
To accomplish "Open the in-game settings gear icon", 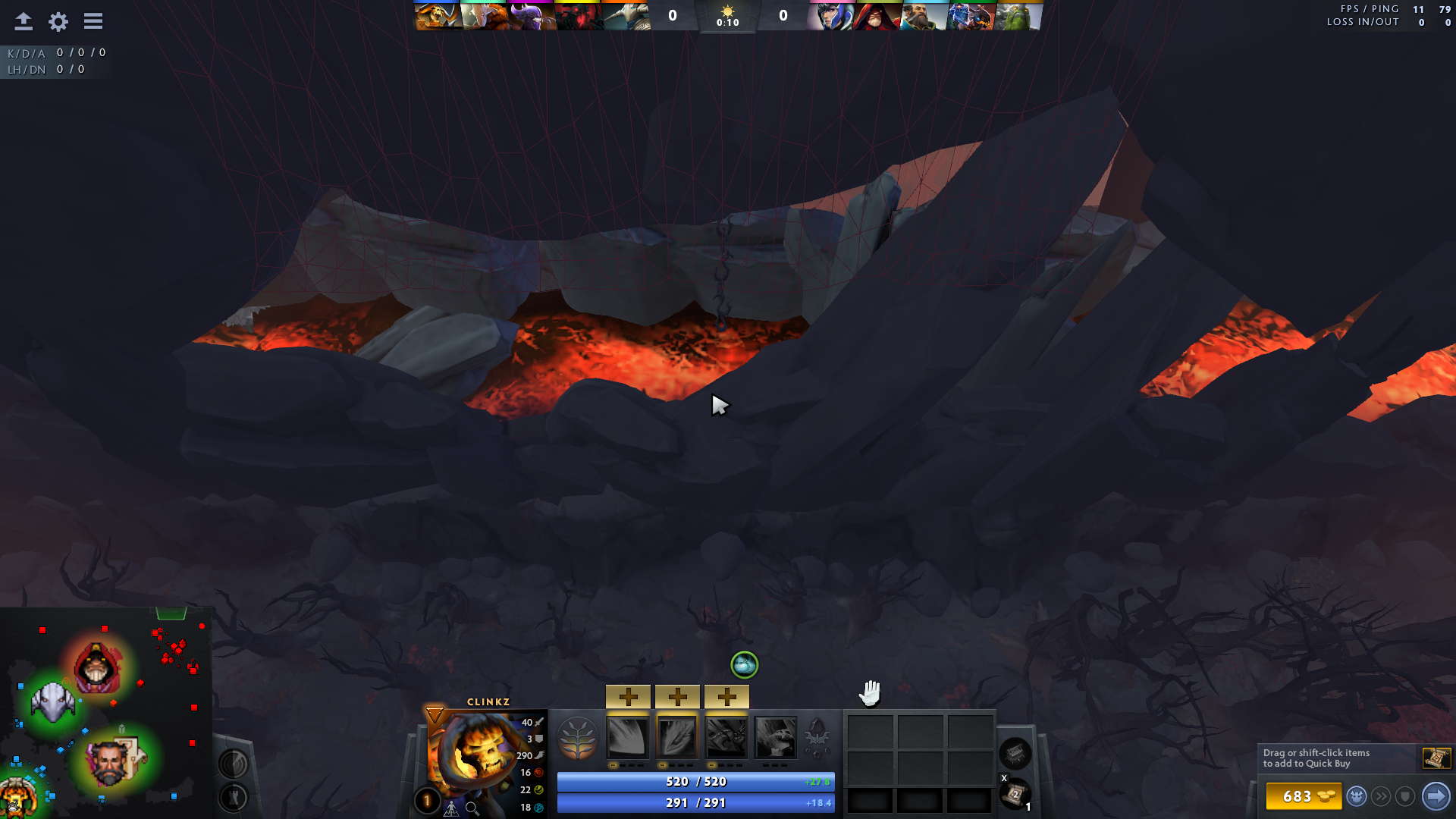I will tap(58, 21).
